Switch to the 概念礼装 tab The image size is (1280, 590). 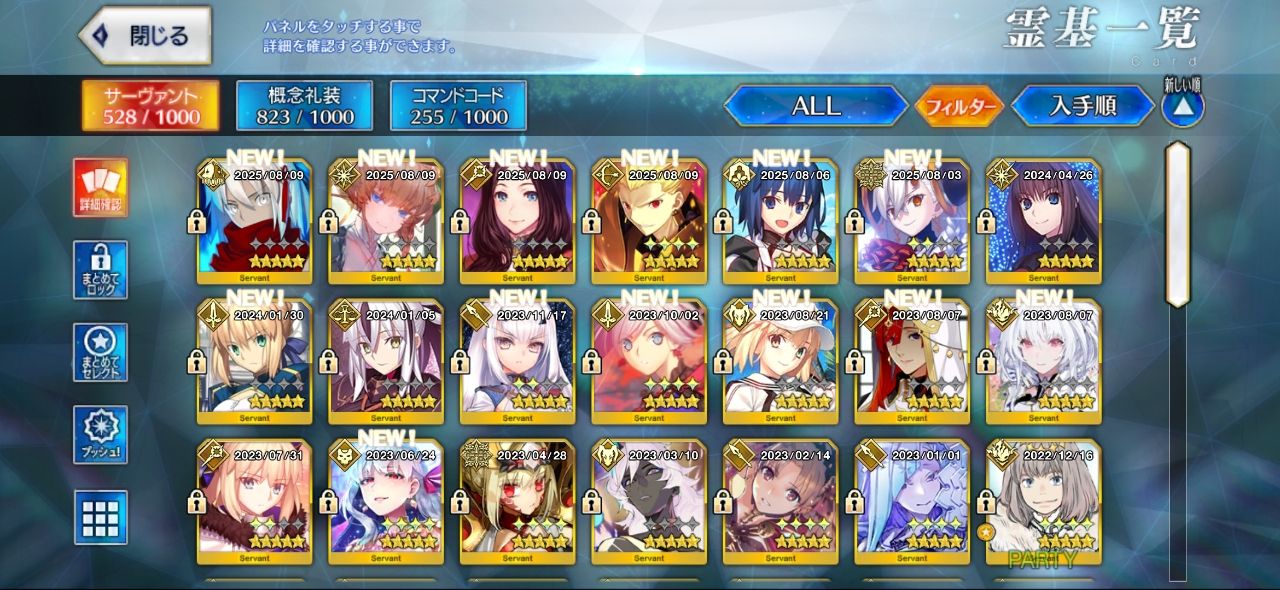(304, 106)
